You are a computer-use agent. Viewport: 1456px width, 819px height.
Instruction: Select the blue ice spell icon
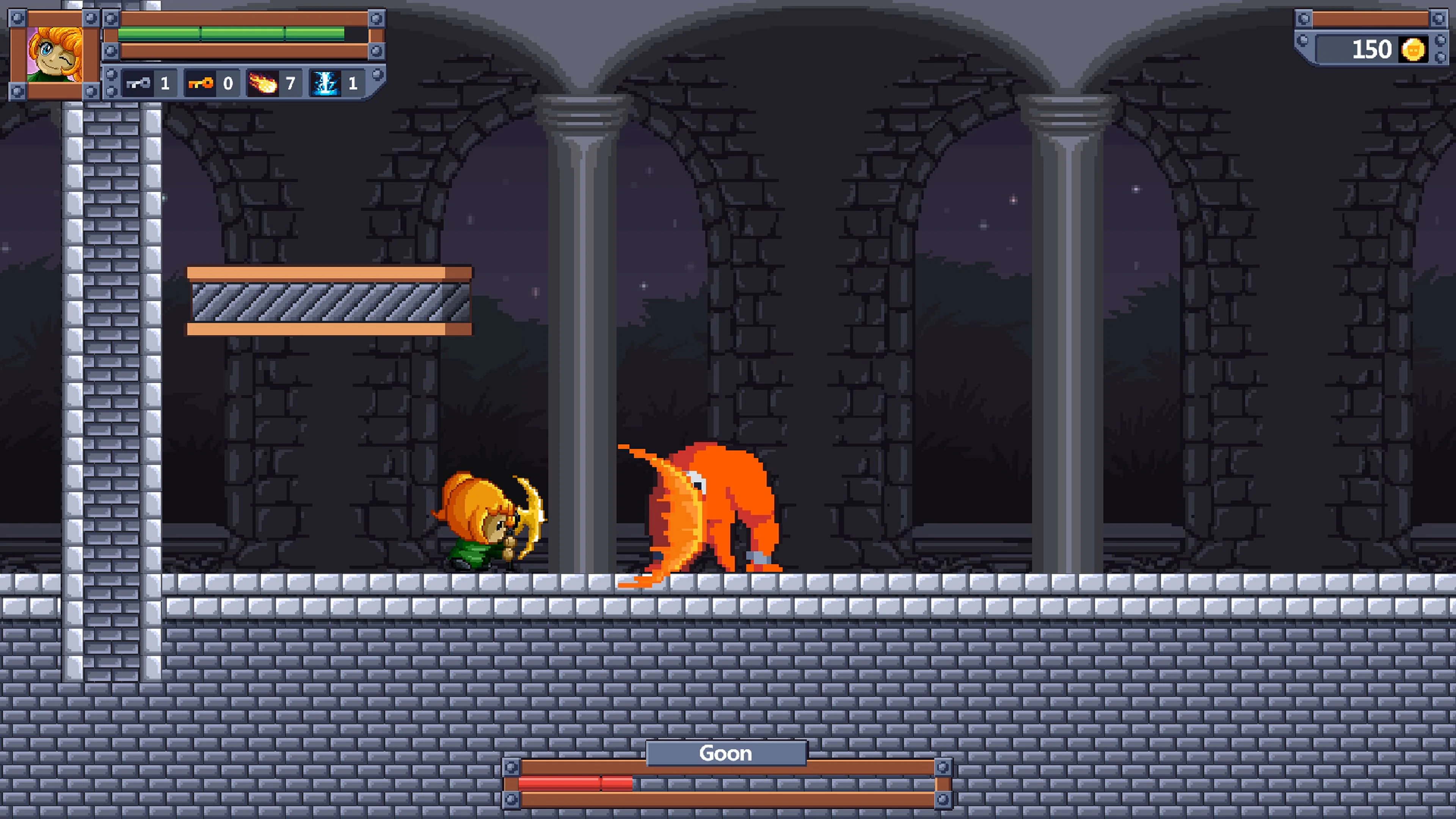click(x=327, y=83)
